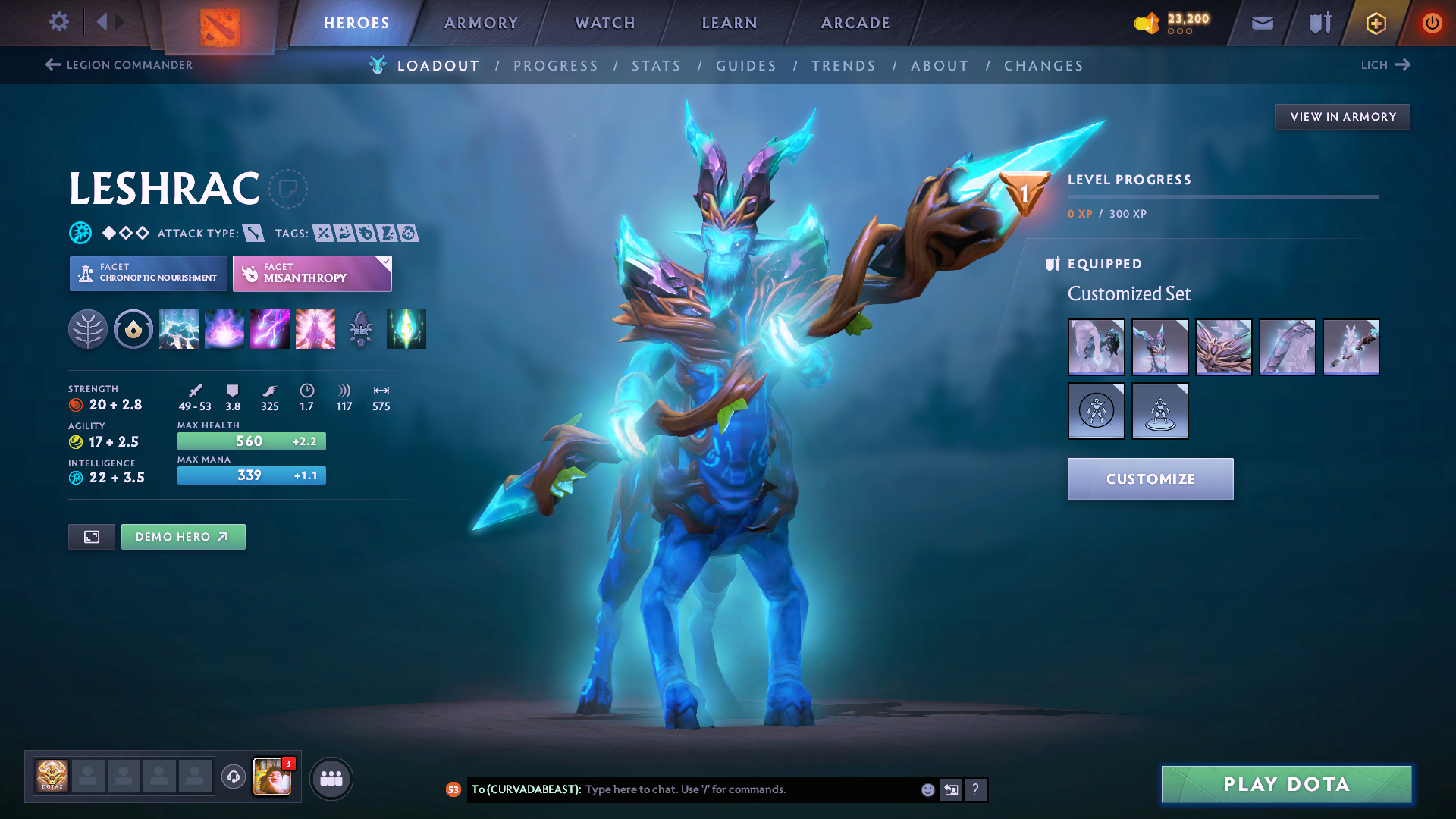The height and width of the screenshot is (819, 1456).
Task: Open the Arcade tab
Action: coord(855,24)
